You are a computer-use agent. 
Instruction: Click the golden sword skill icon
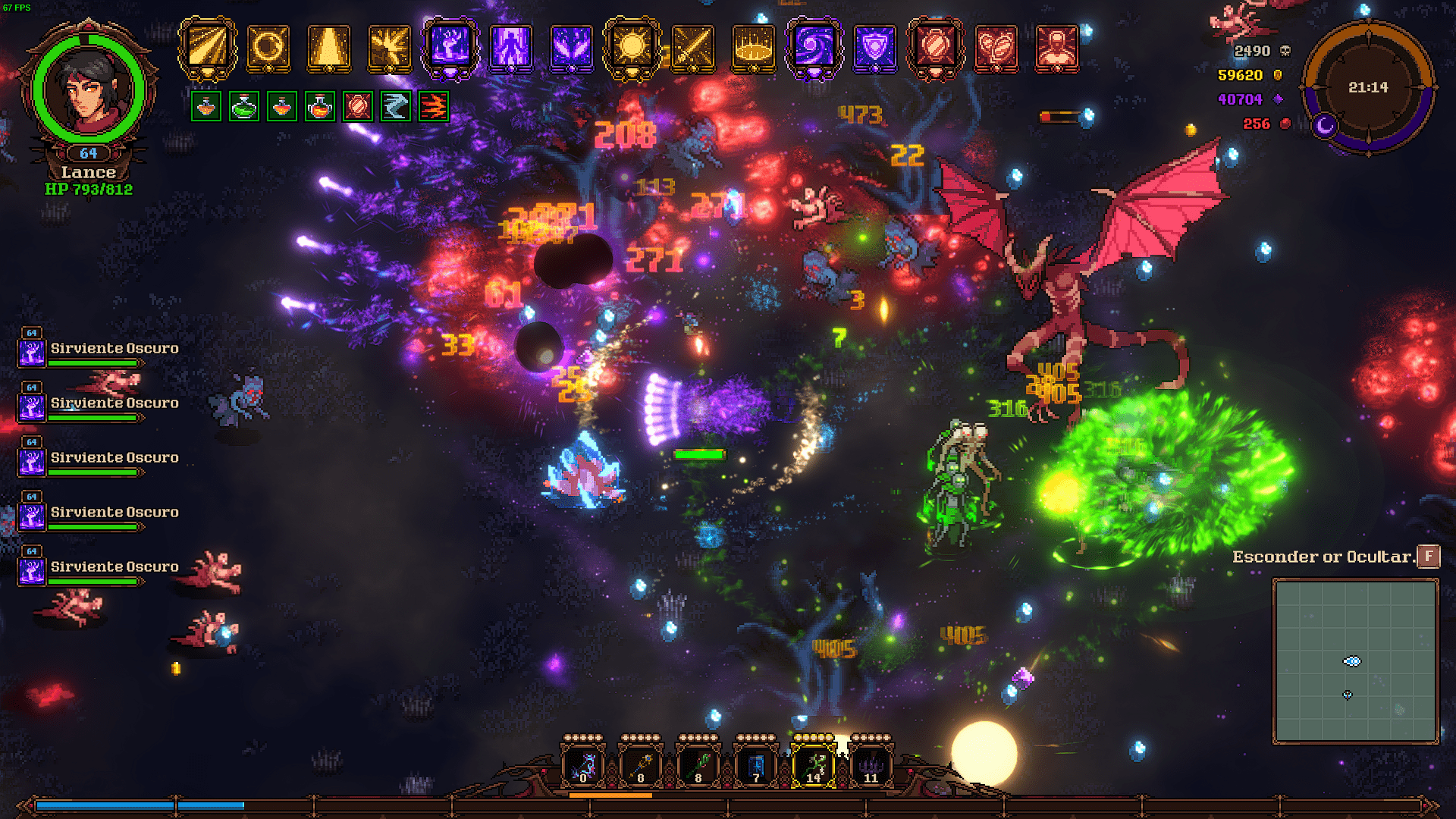[x=692, y=48]
